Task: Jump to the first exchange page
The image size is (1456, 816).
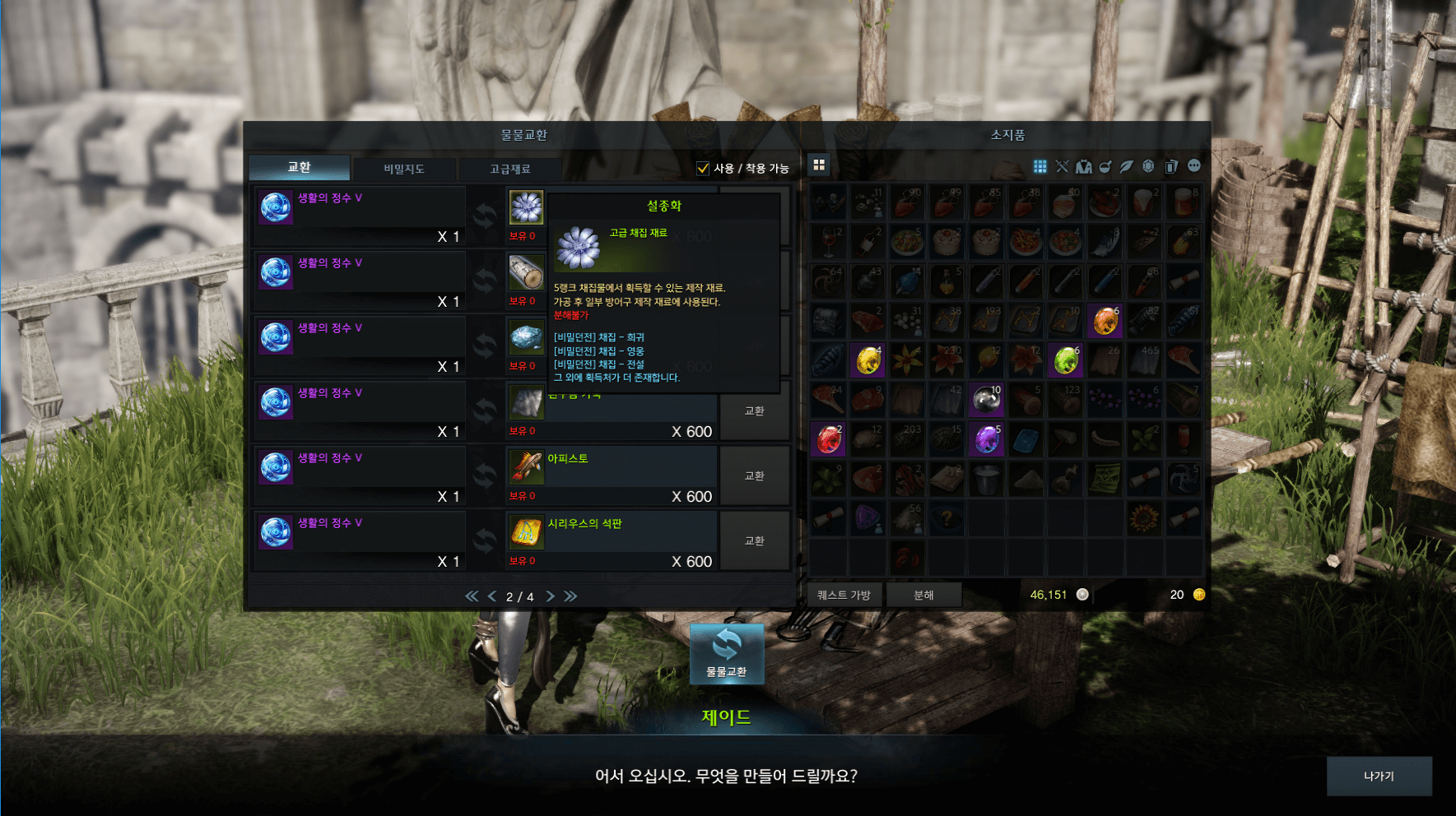Action: coord(472,596)
